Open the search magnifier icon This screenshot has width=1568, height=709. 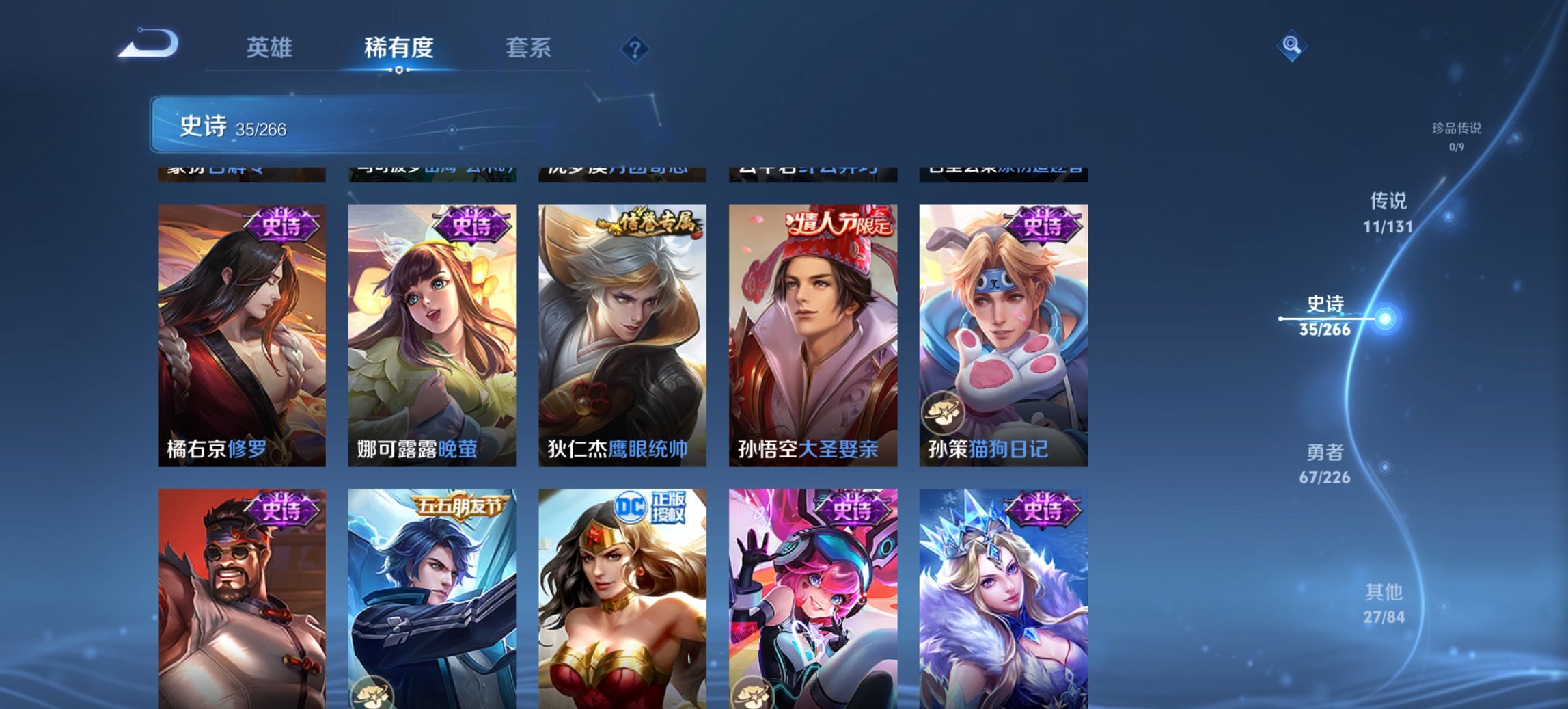(x=1290, y=46)
